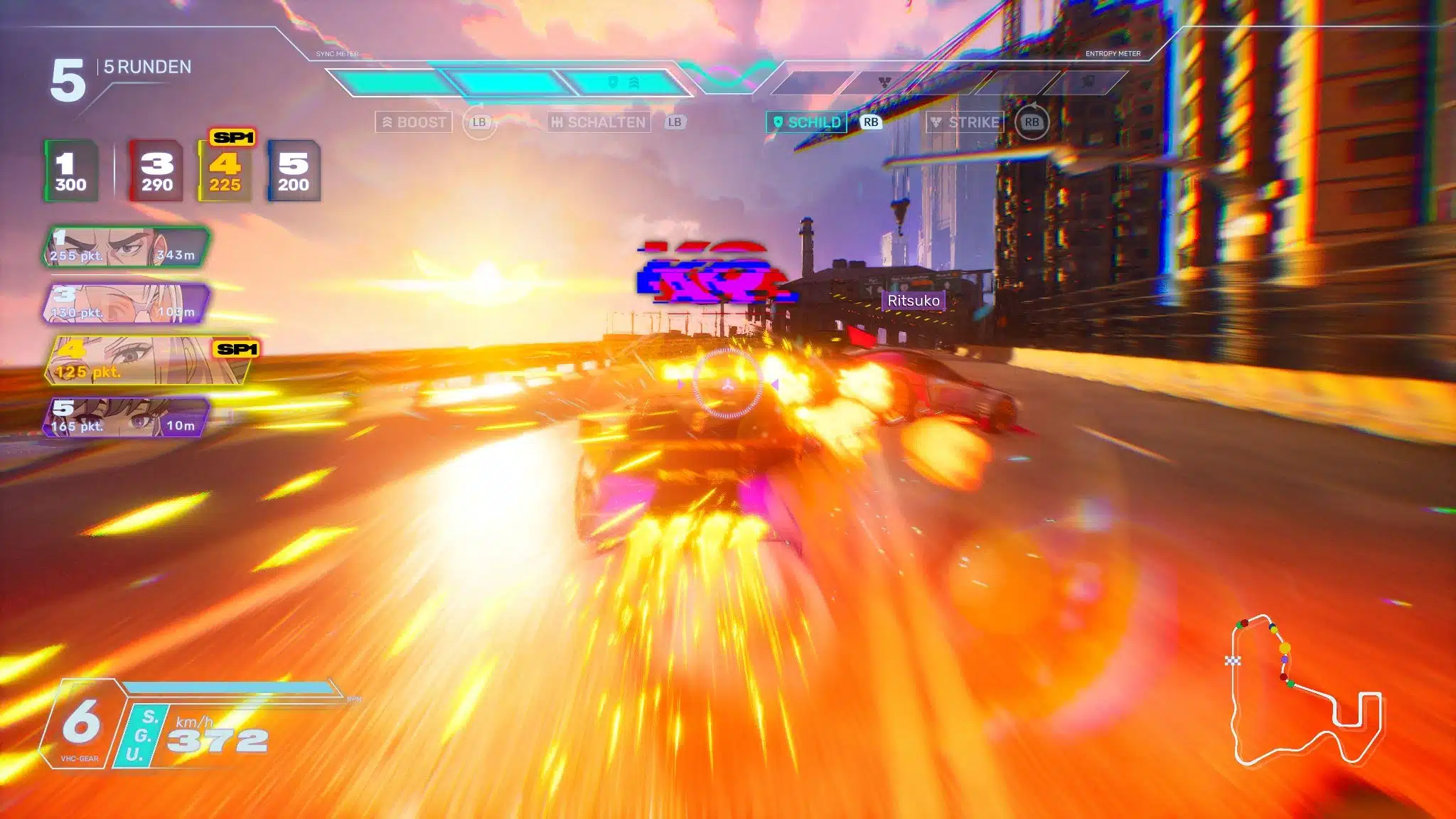Click the team 5 score tile showing 200
The width and height of the screenshot is (1456, 819).
293,171
